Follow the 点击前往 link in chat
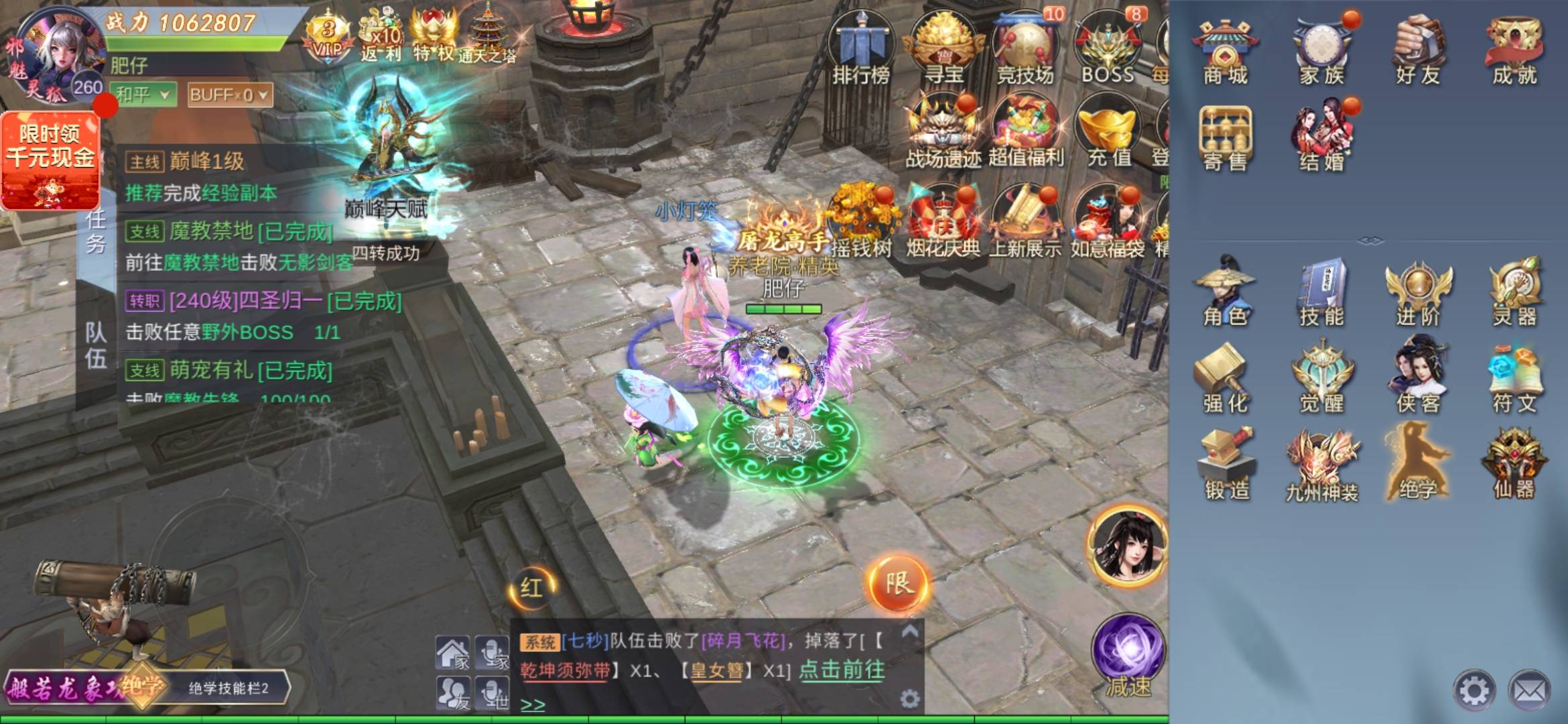Screen dimensions: 1568x724 pos(842,670)
